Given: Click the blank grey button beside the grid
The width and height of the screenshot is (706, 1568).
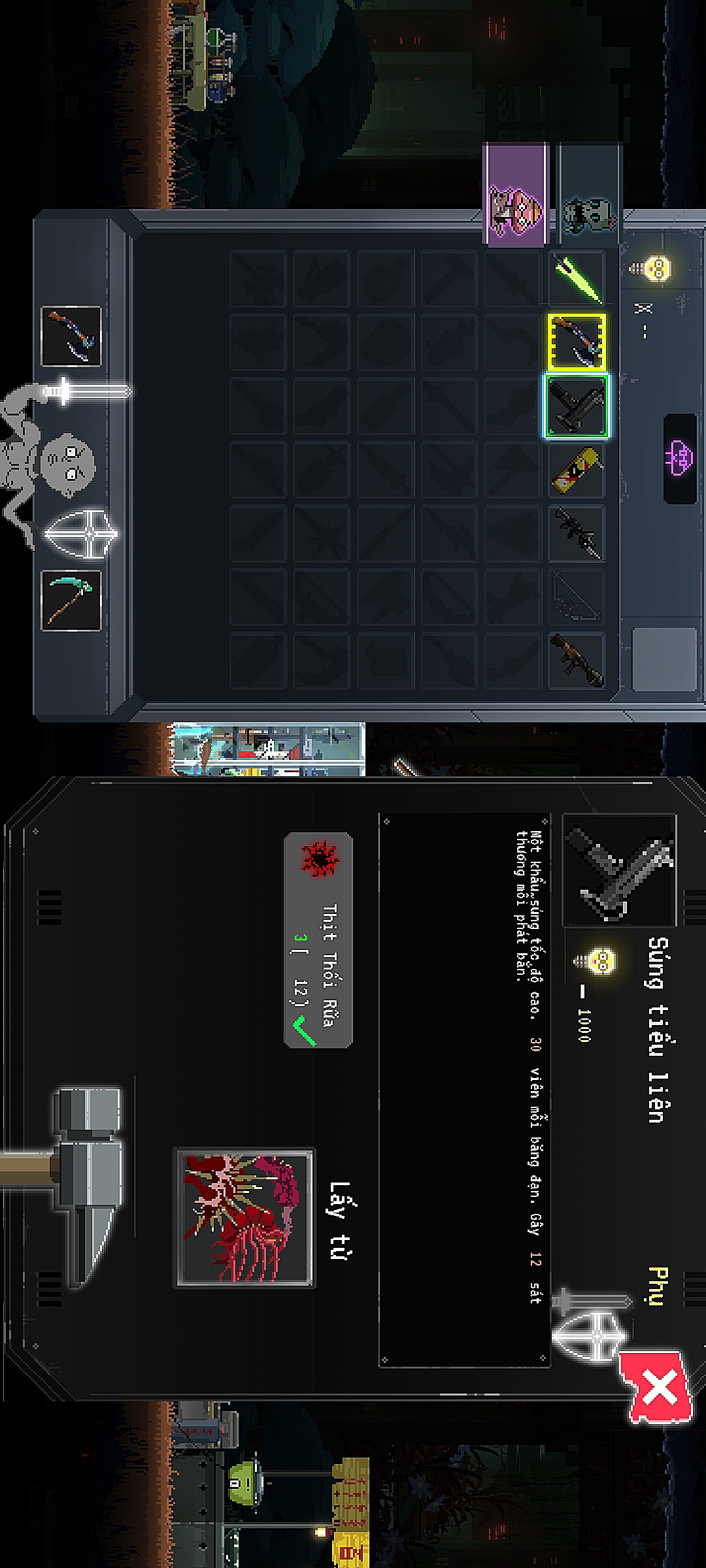Looking at the screenshot, I should [x=664, y=659].
